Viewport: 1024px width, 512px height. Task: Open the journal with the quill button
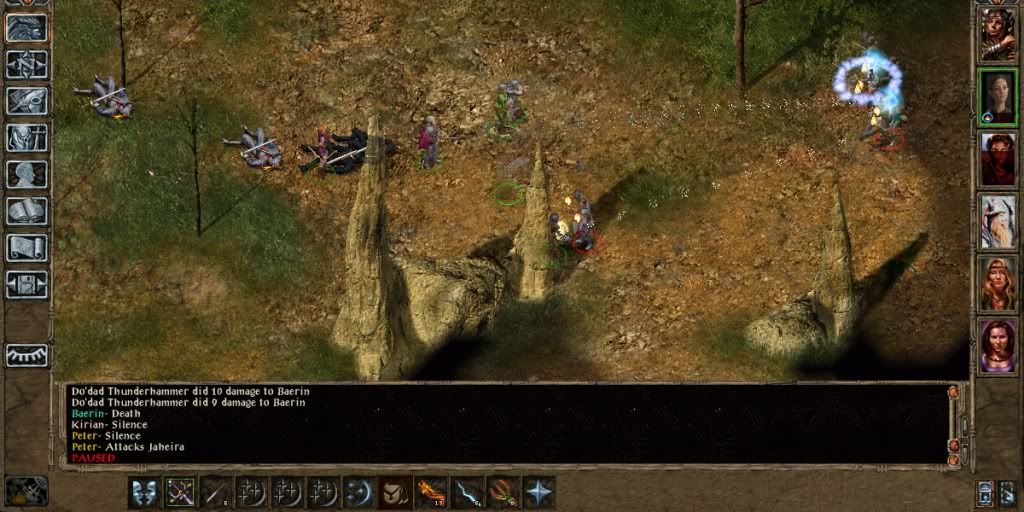27,101
